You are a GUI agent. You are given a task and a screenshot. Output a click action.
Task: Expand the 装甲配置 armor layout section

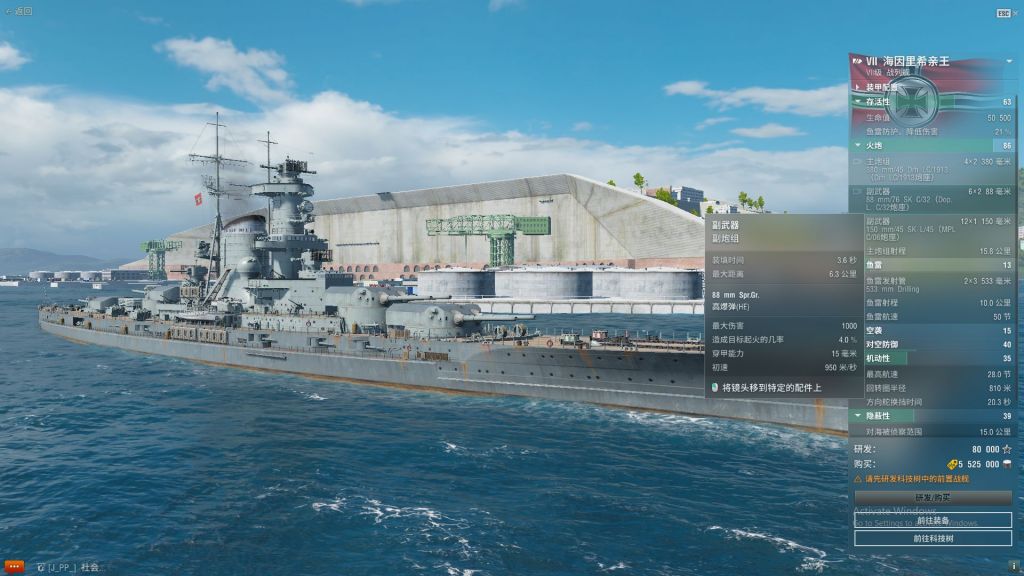coord(882,87)
